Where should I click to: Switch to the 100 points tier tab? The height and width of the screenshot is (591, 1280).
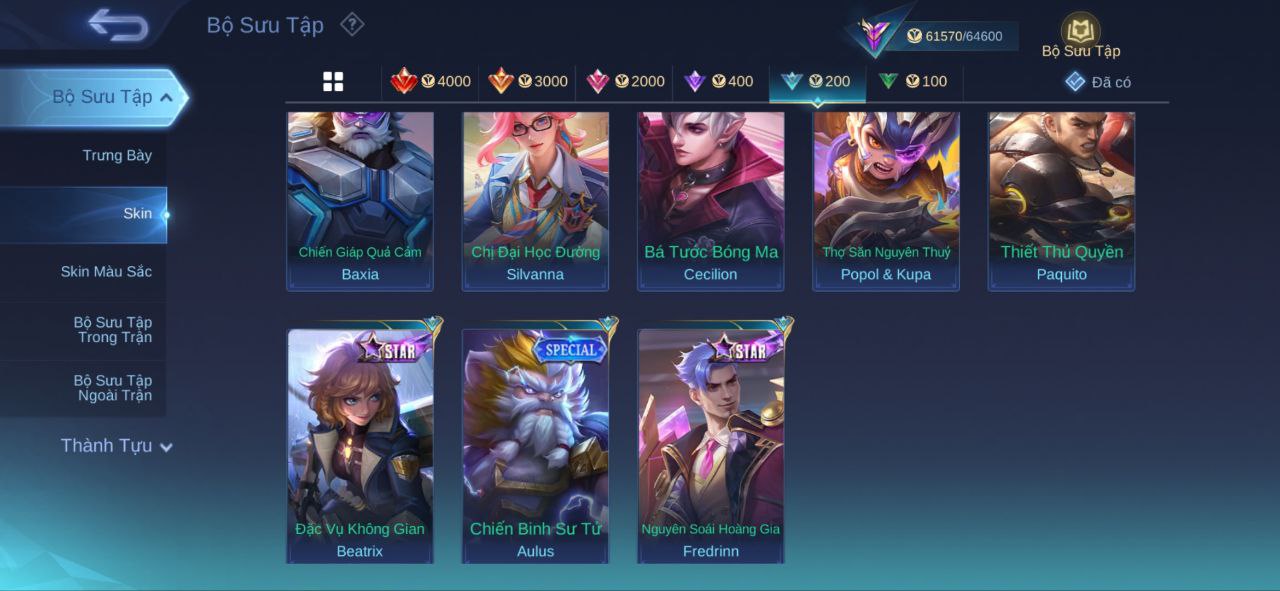click(x=913, y=82)
